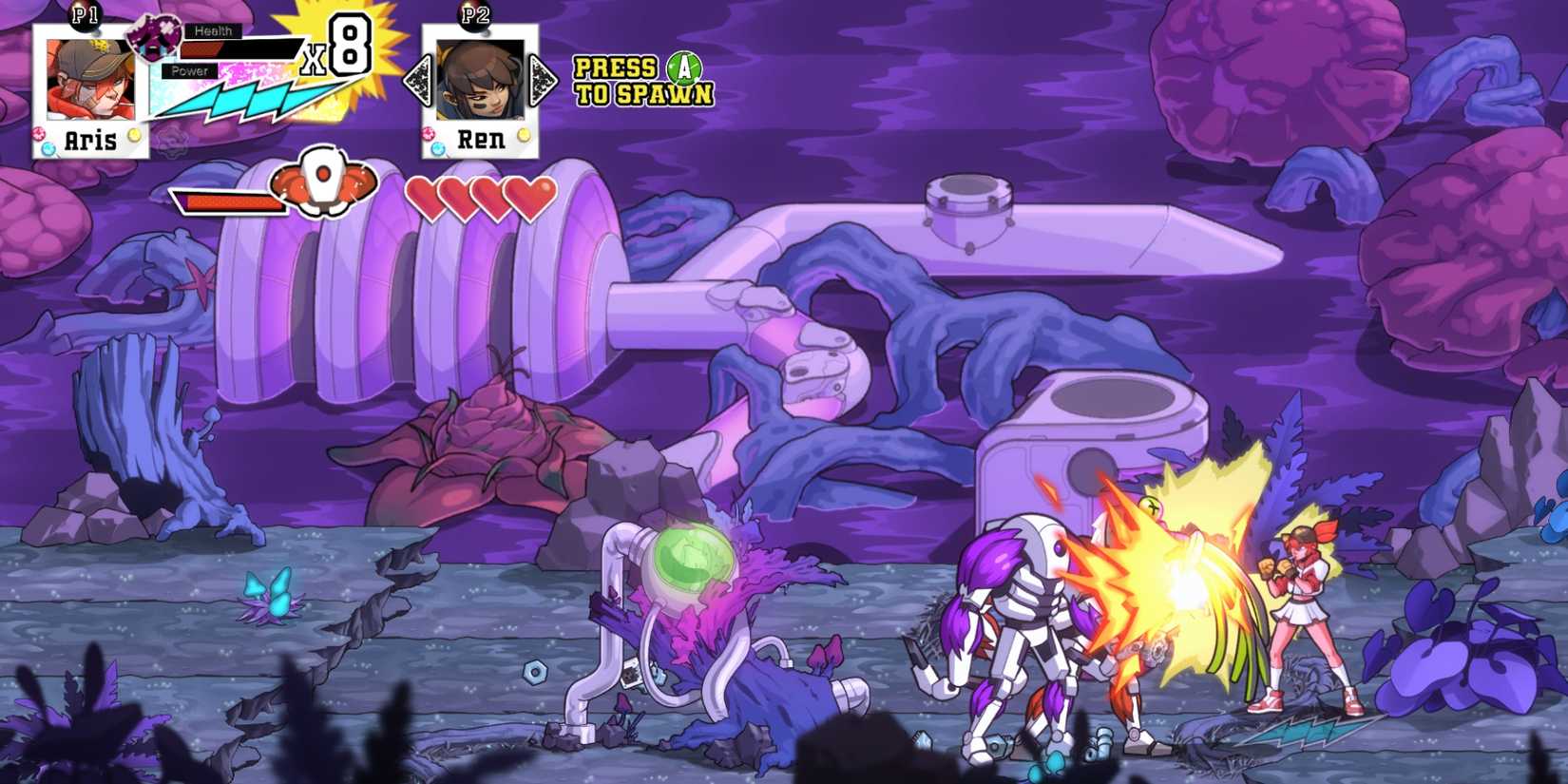Click the Health label on Aris's bar
This screenshot has height=784, width=1568.
pyautogui.click(x=214, y=30)
